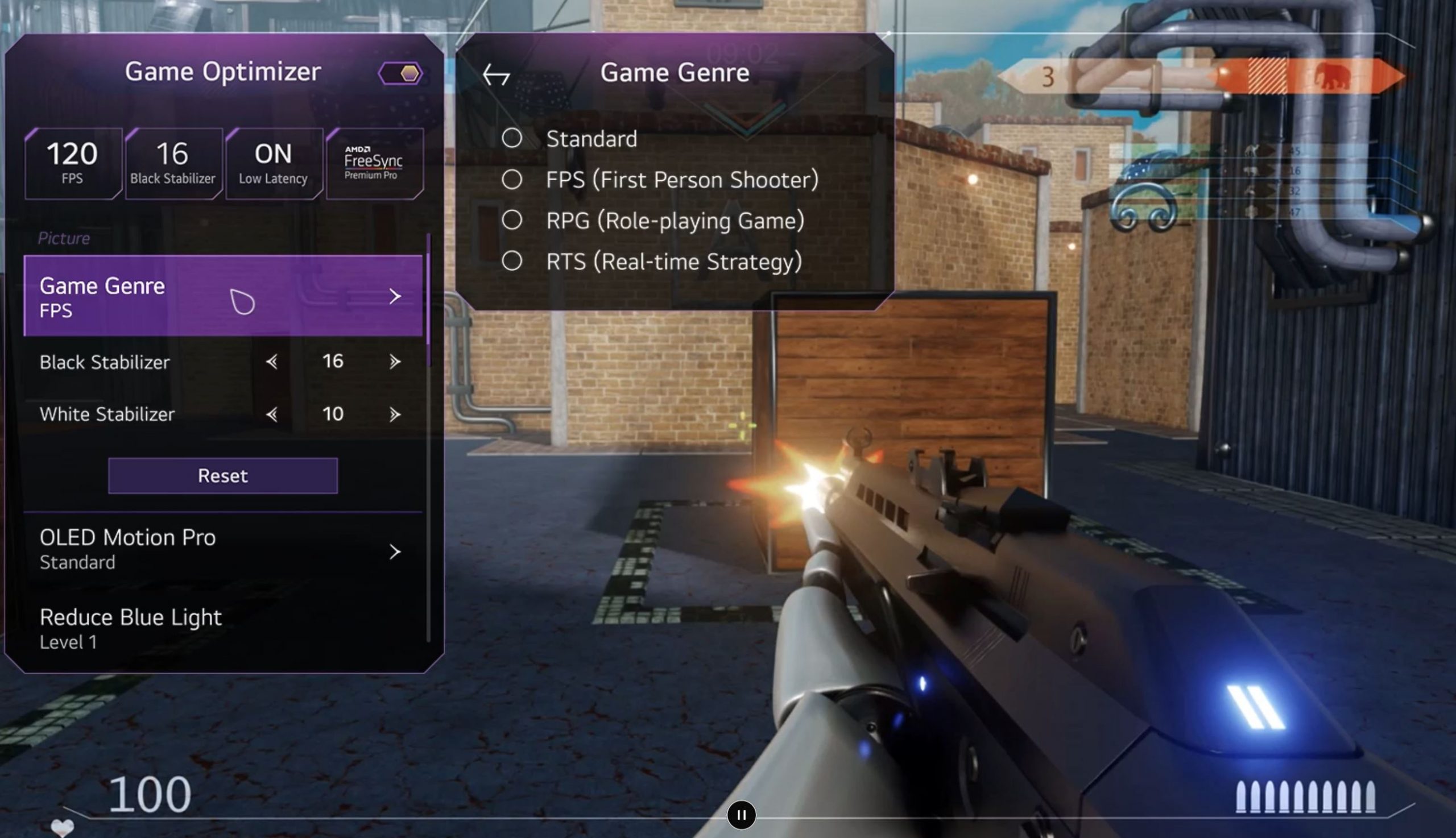The width and height of the screenshot is (1456, 838).
Task: Raise the White Stabilizer level
Action: pyautogui.click(x=394, y=414)
